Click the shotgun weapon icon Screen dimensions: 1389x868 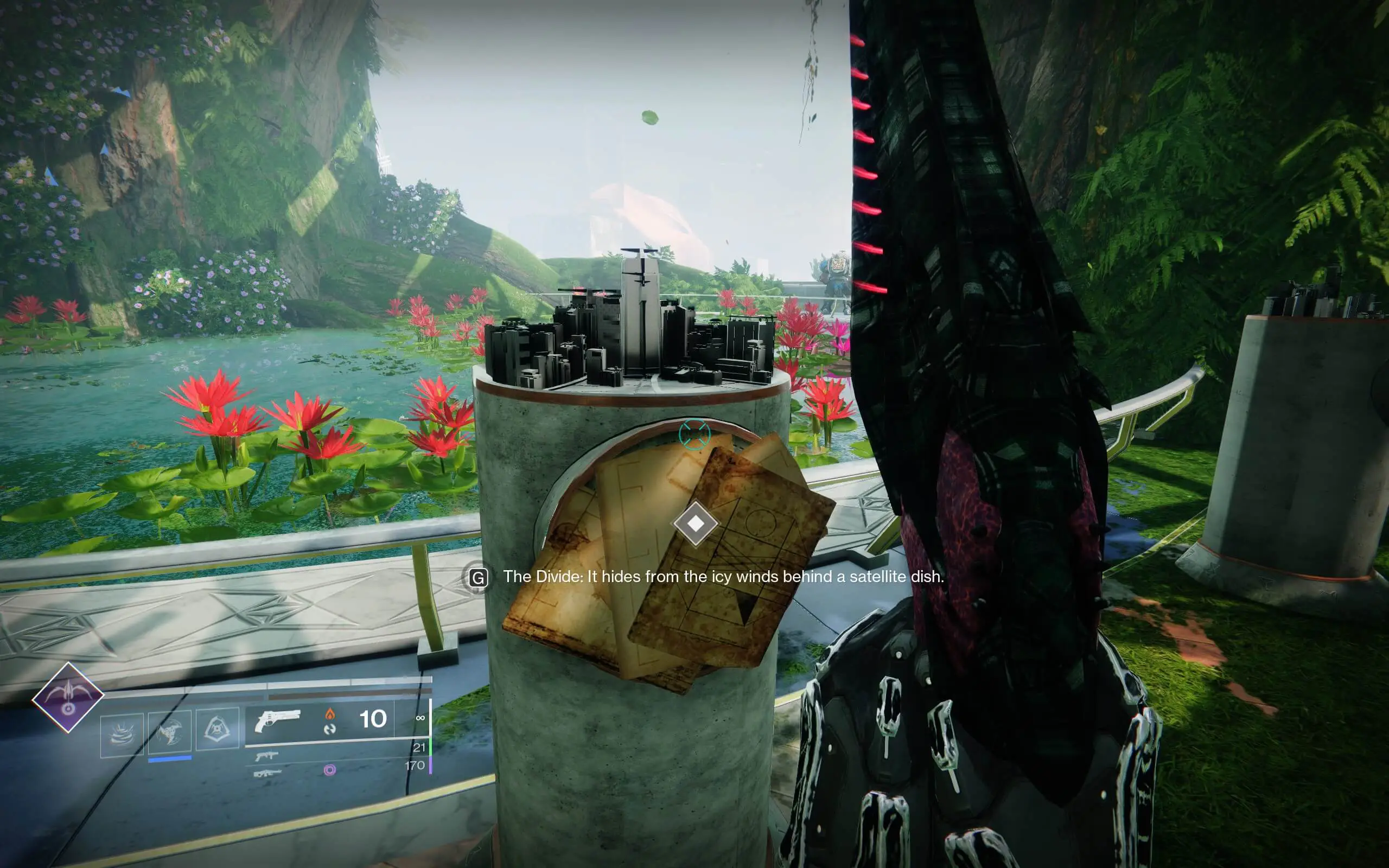[x=269, y=756]
